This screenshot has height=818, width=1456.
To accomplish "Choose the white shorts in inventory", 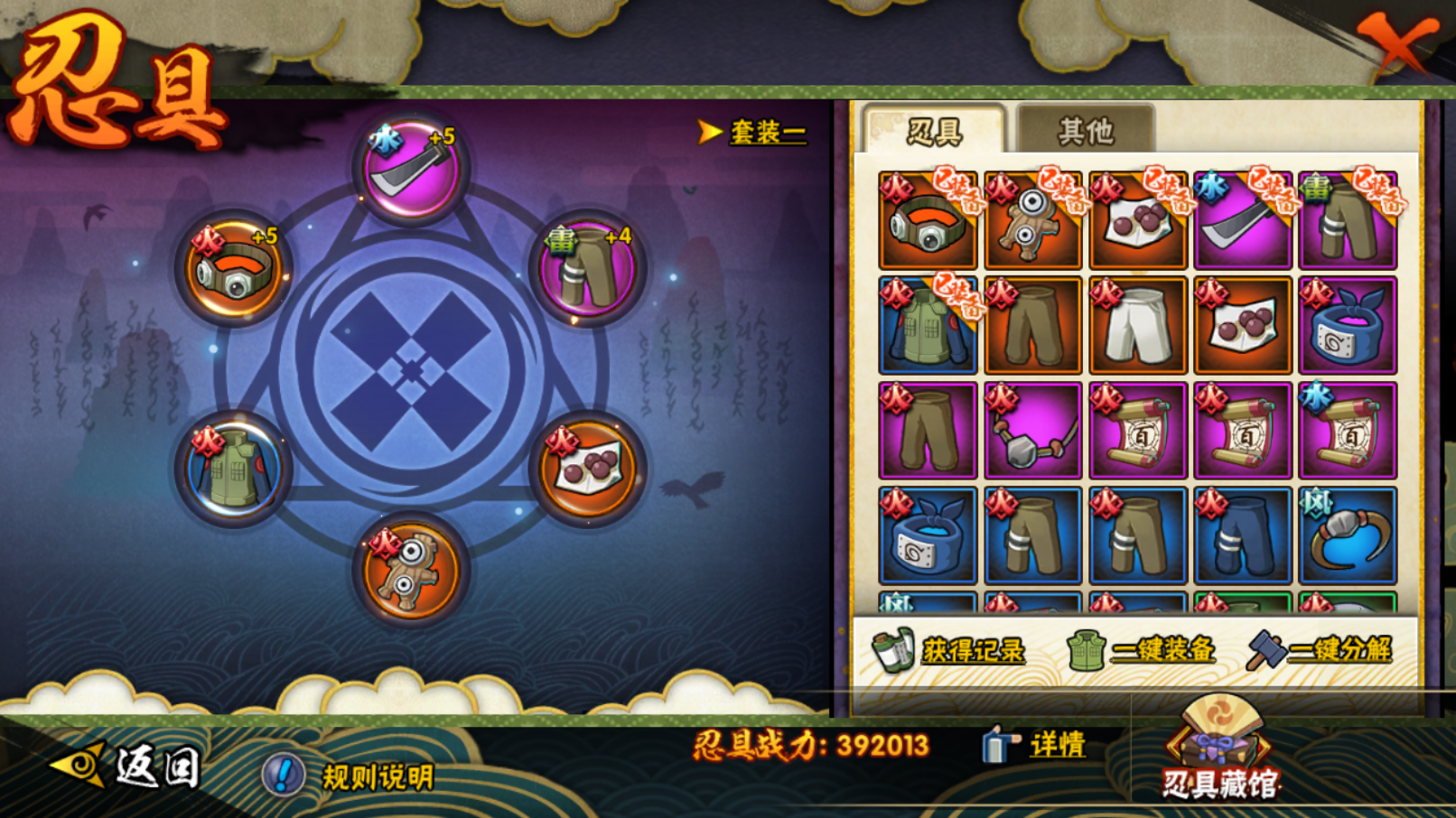I will [x=1137, y=326].
